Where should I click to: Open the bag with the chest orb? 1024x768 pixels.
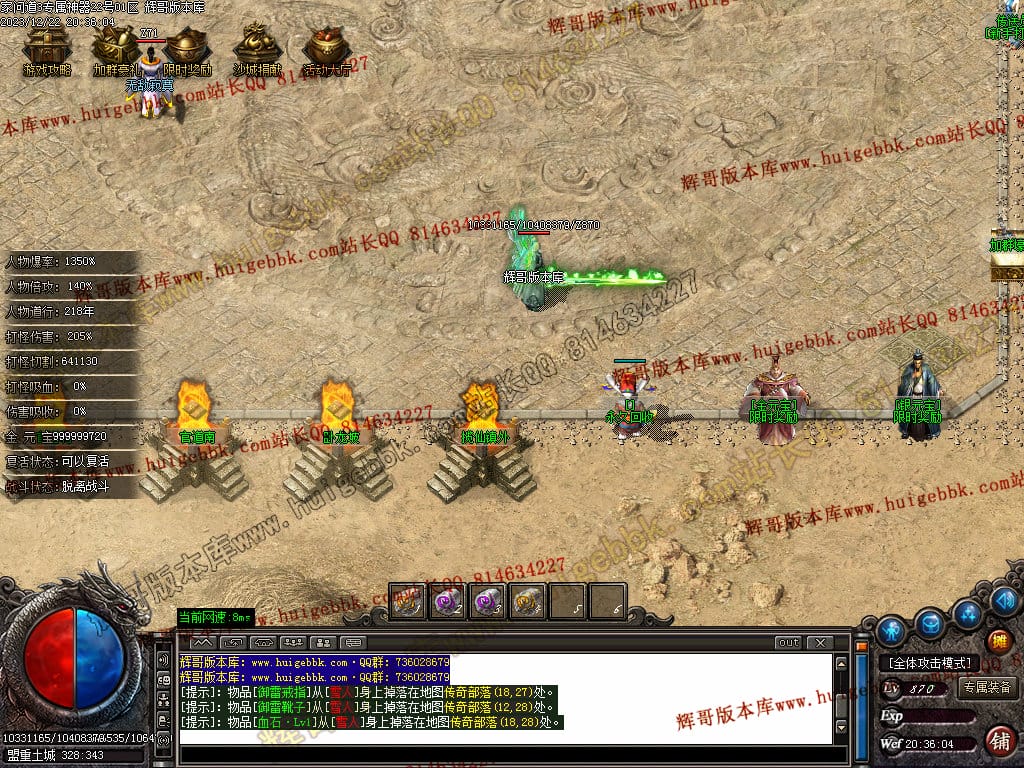pyautogui.click(x=931, y=623)
